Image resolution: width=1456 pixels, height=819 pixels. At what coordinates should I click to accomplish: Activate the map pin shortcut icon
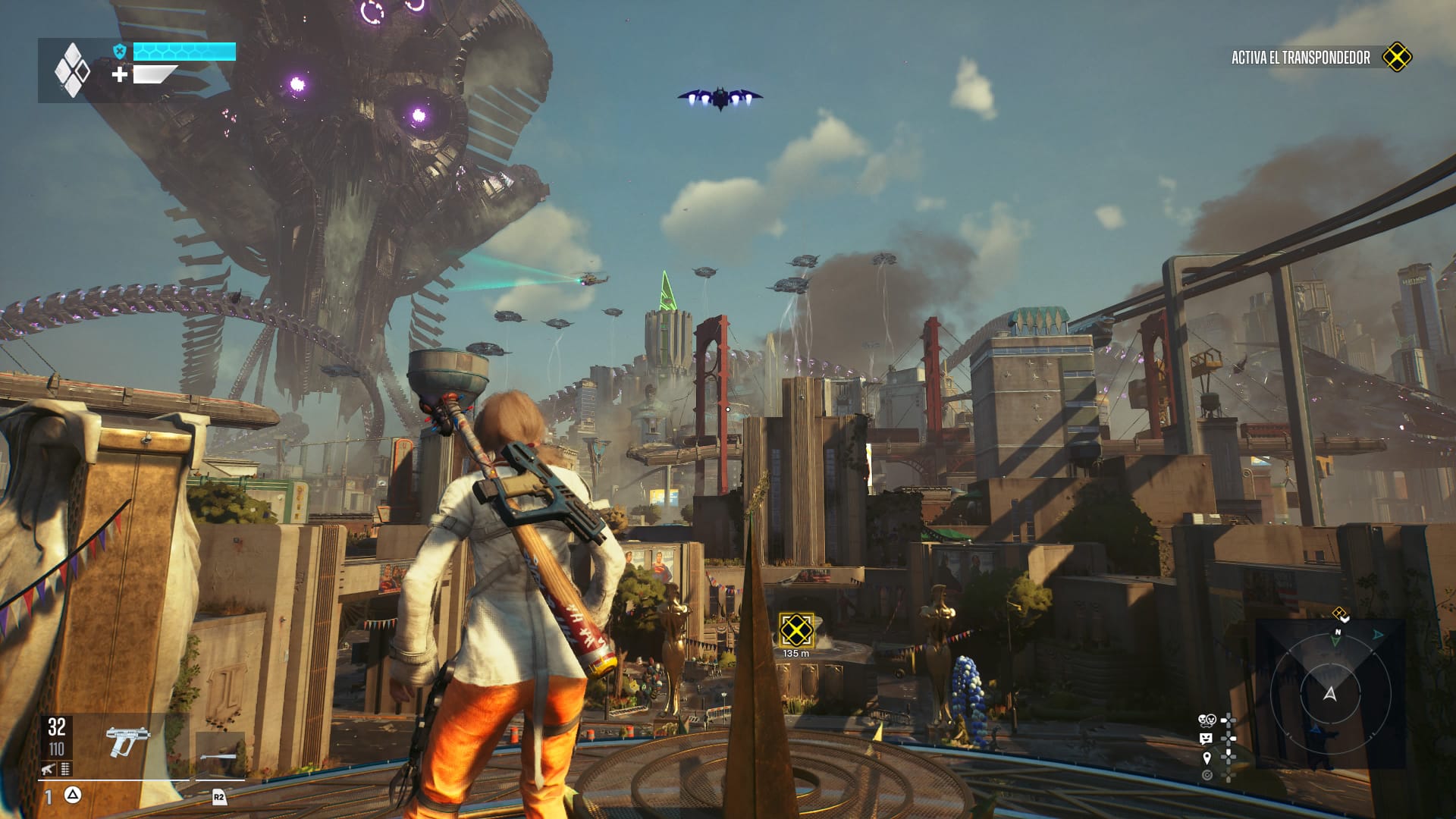pos(1207,758)
